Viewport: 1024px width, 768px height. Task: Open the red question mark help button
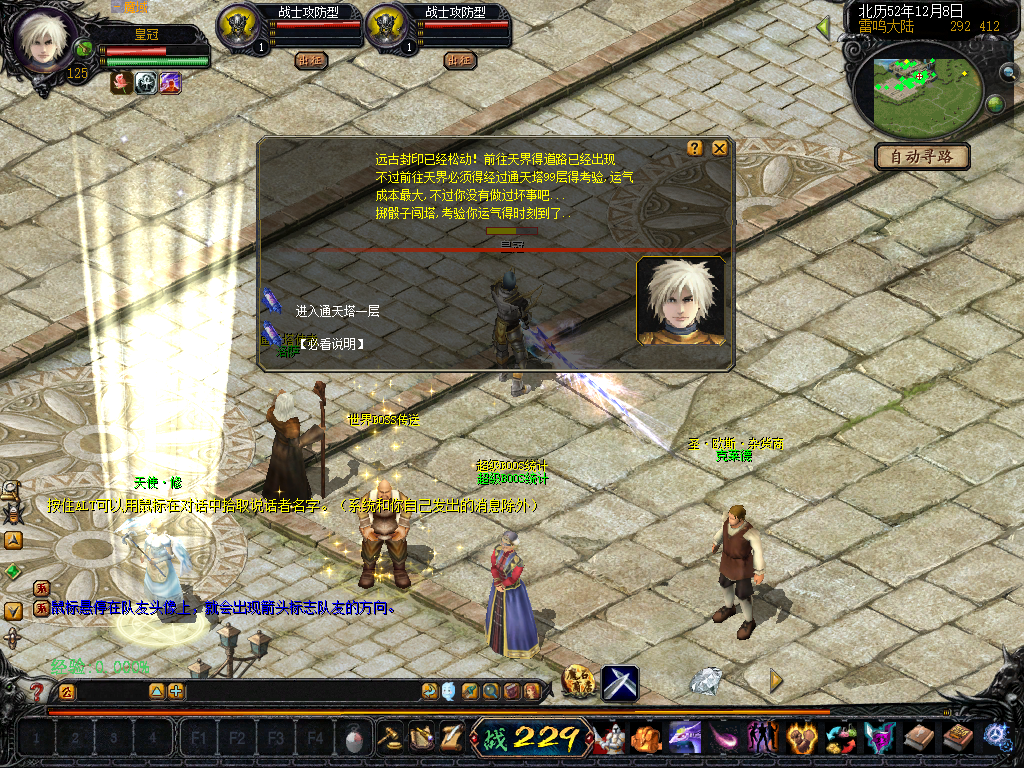point(38,691)
